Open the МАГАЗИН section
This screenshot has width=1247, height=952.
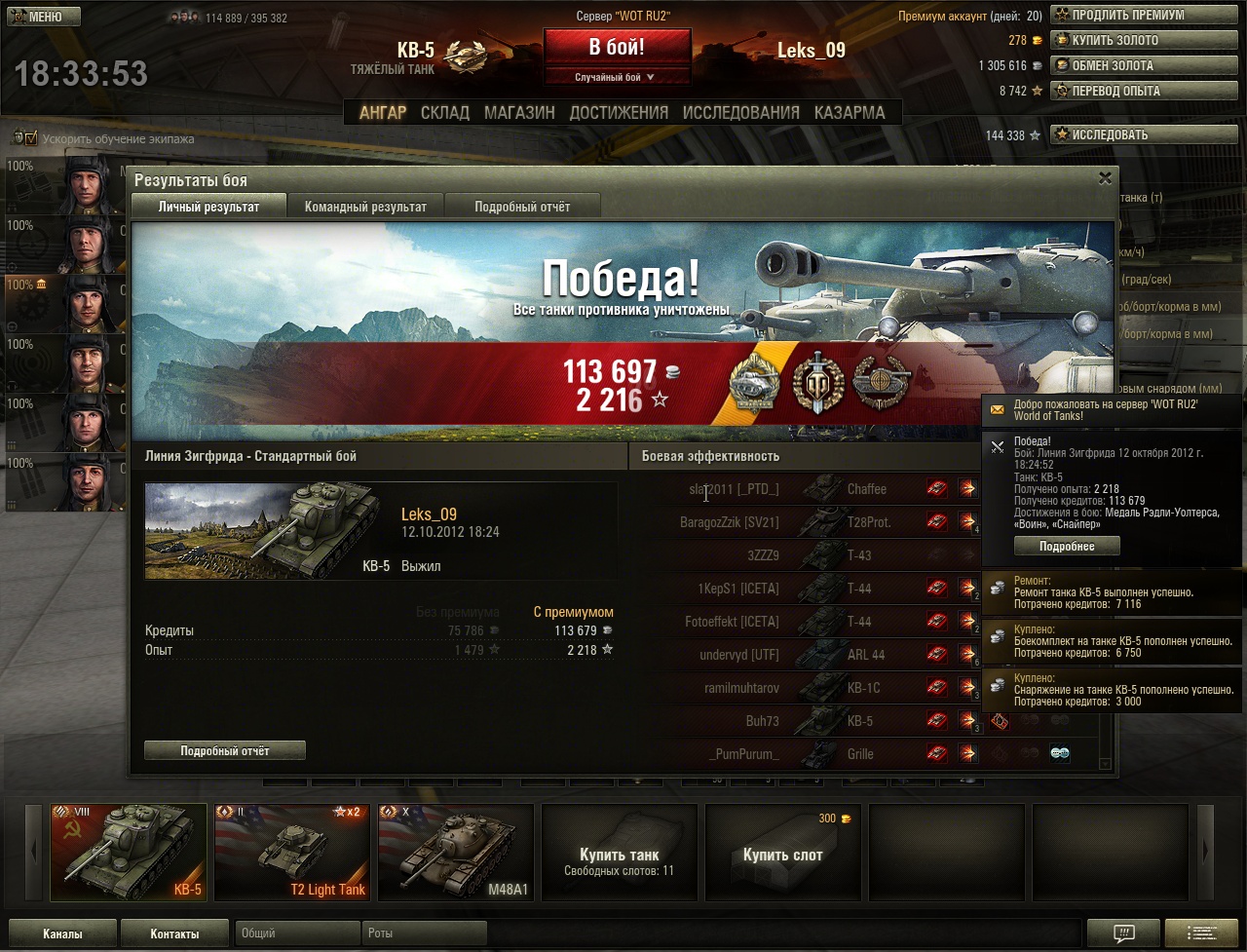[519, 112]
